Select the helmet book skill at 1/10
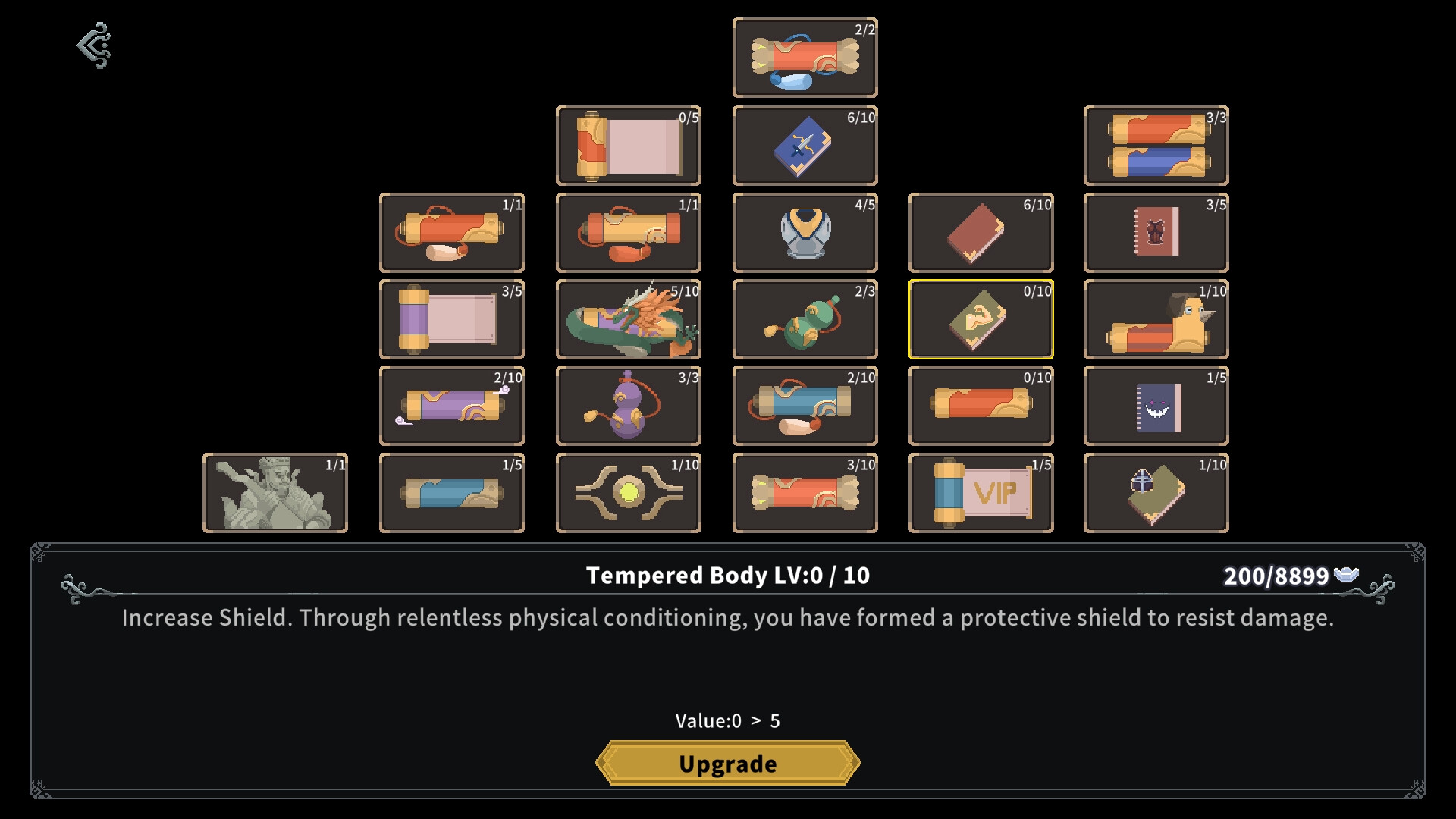Viewport: 1456px width, 819px height. pyautogui.click(x=1157, y=492)
